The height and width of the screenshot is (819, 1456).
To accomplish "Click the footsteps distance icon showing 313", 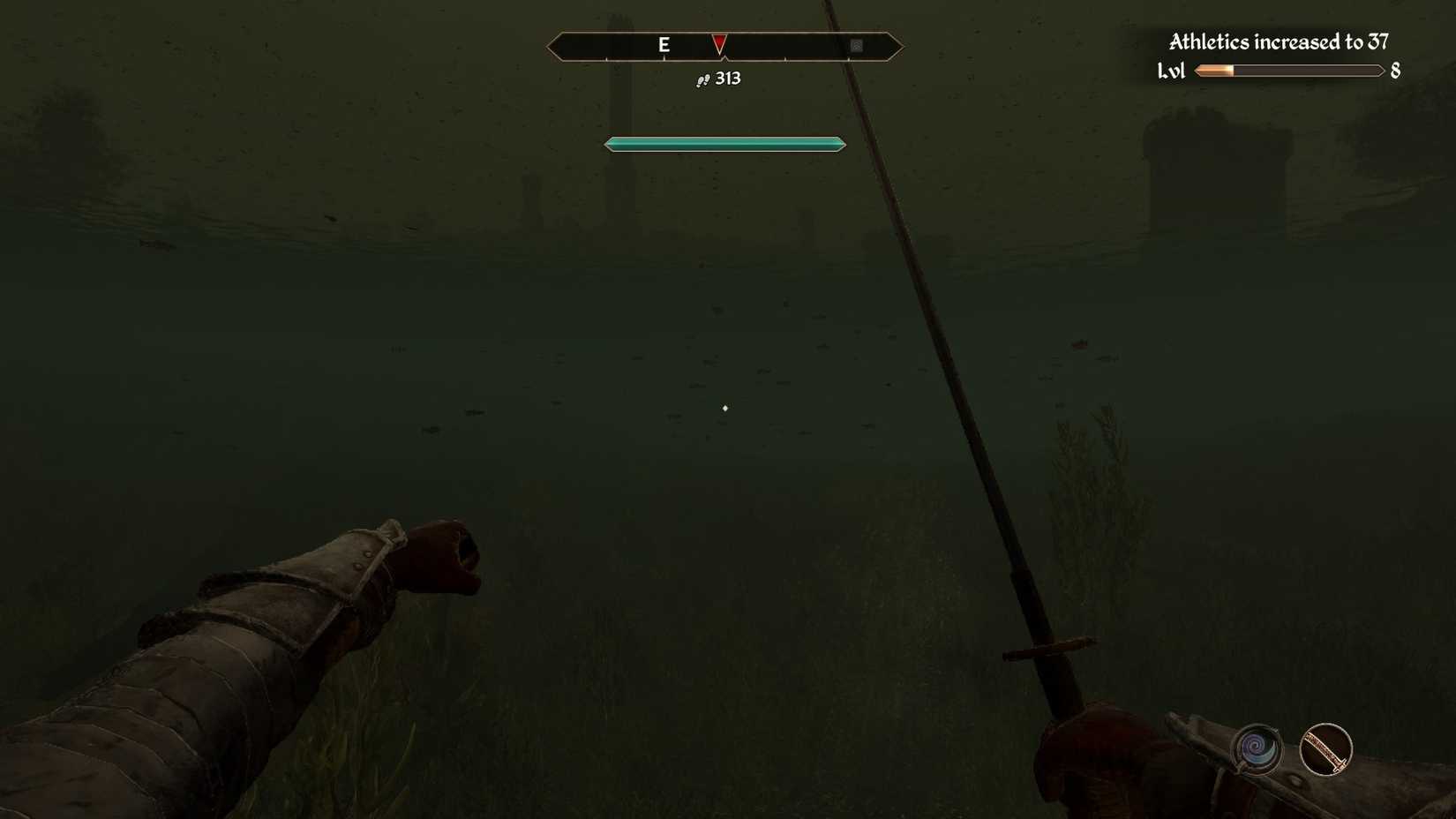I will 702,79.
